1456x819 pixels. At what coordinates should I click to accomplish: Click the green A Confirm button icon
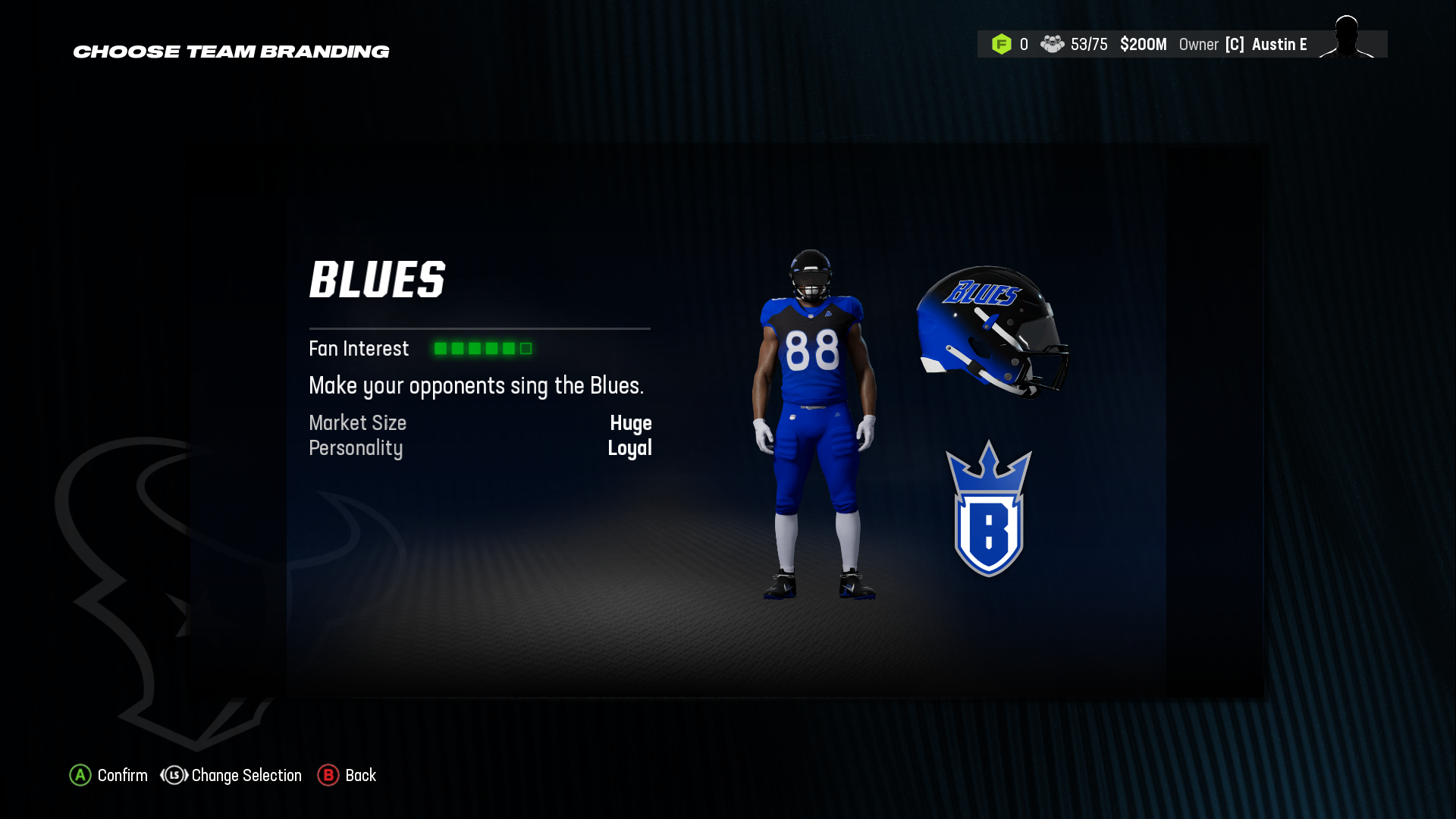click(x=79, y=775)
